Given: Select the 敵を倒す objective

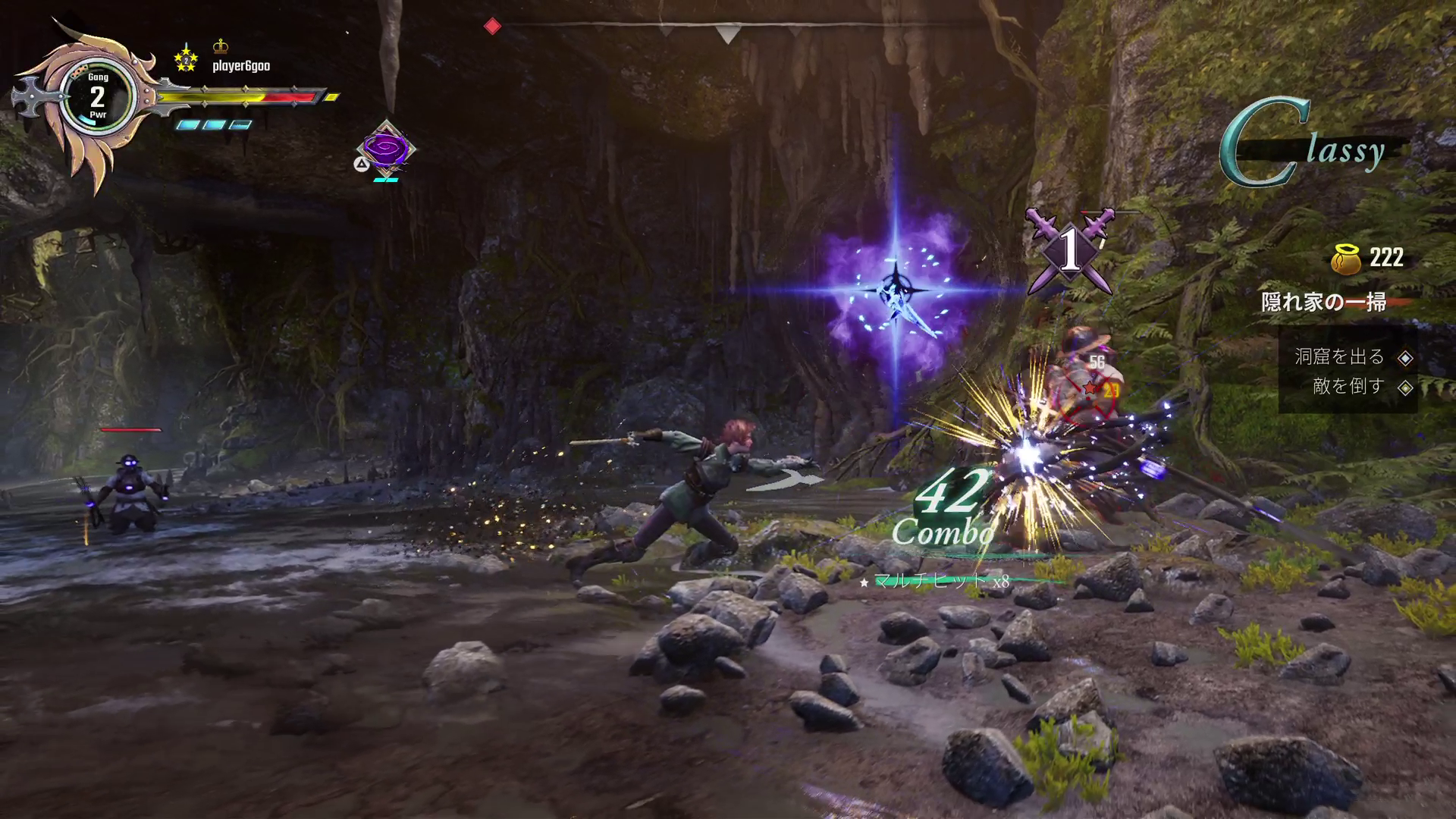Looking at the screenshot, I should click(1348, 387).
